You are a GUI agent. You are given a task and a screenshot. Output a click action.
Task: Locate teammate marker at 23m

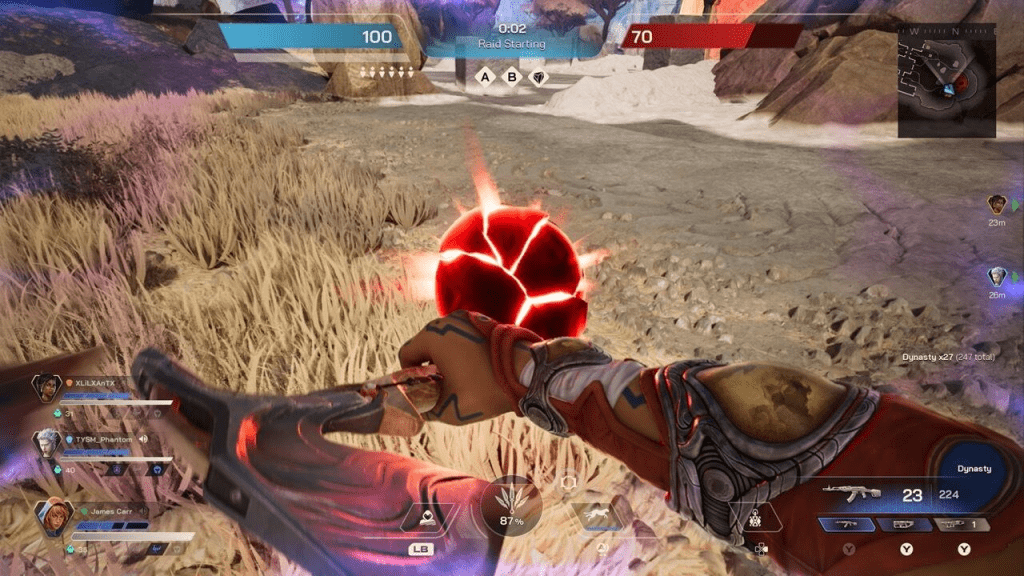tap(997, 204)
